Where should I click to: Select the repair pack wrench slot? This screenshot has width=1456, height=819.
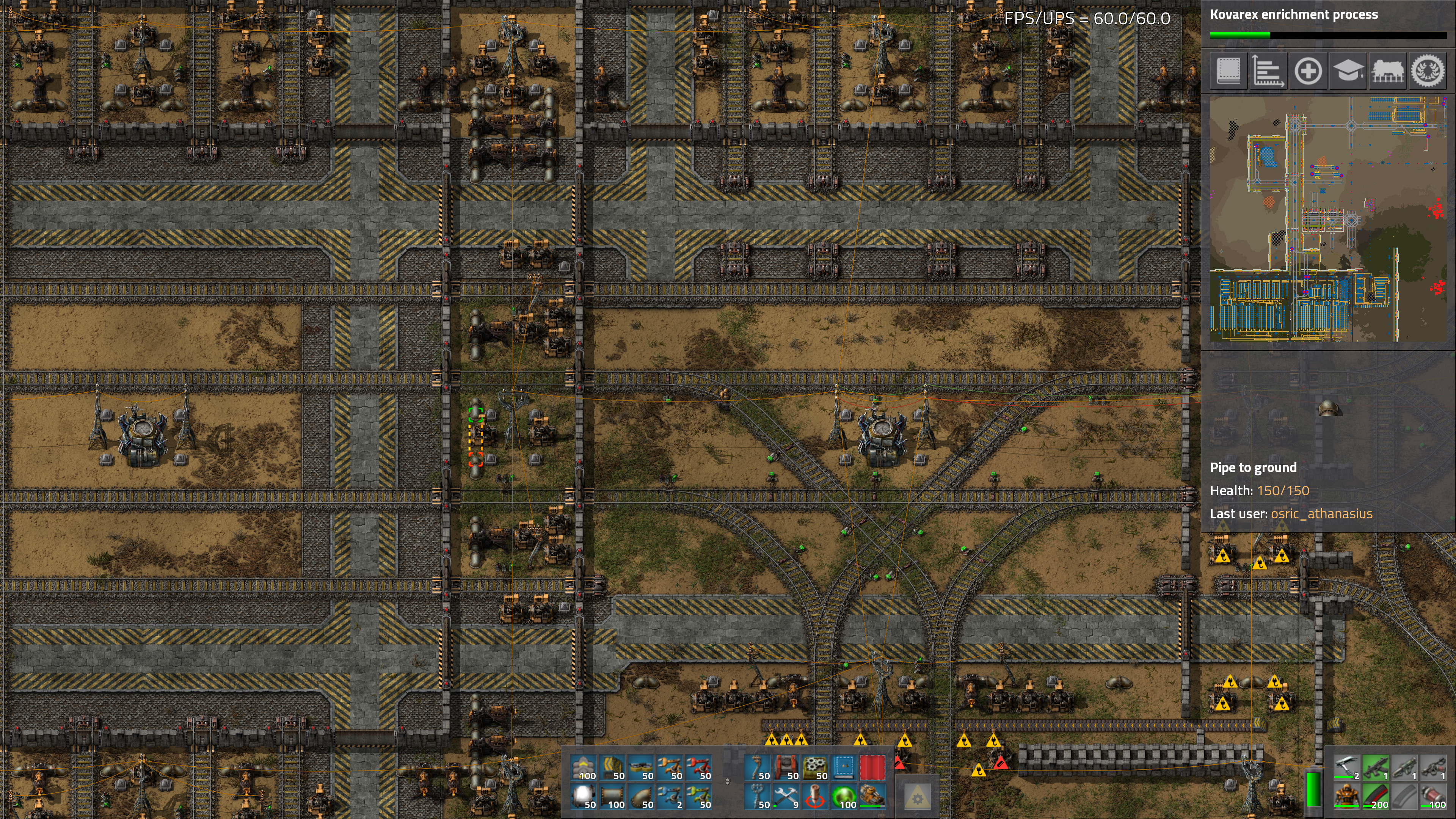(x=786, y=797)
